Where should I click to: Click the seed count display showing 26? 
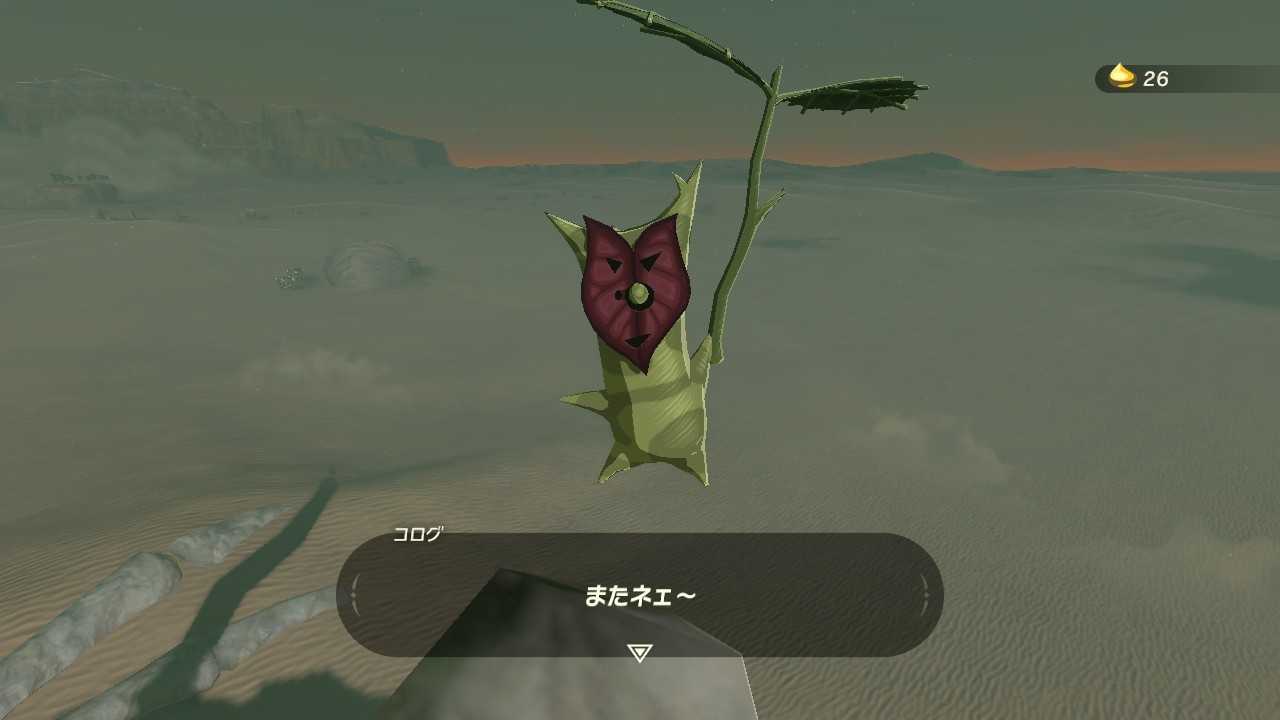pyautogui.click(x=1158, y=80)
